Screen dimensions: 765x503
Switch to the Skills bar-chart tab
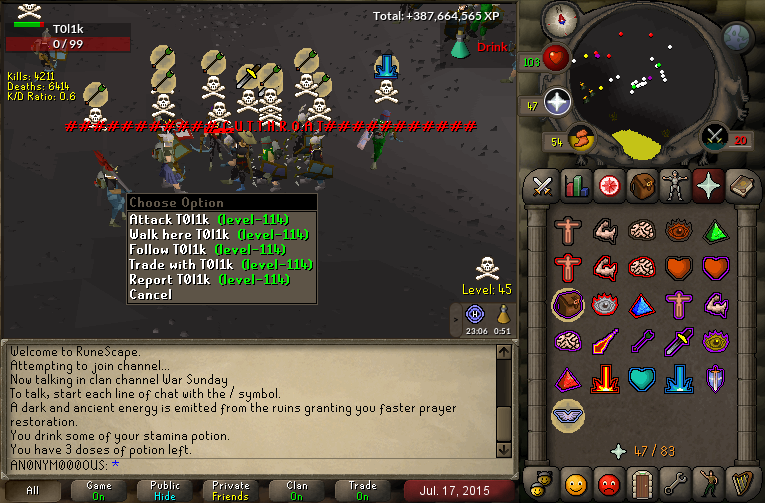pos(575,186)
